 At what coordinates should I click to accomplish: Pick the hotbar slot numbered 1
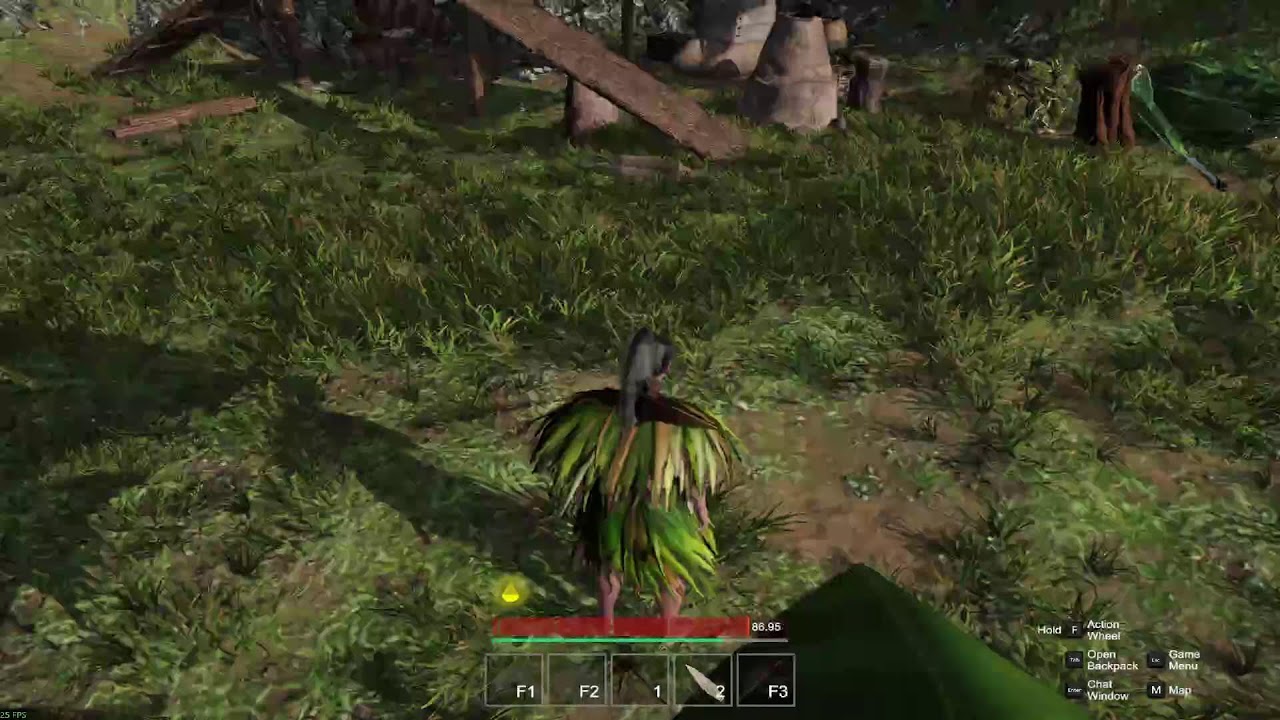pyautogui.click(x=641, y=681)
